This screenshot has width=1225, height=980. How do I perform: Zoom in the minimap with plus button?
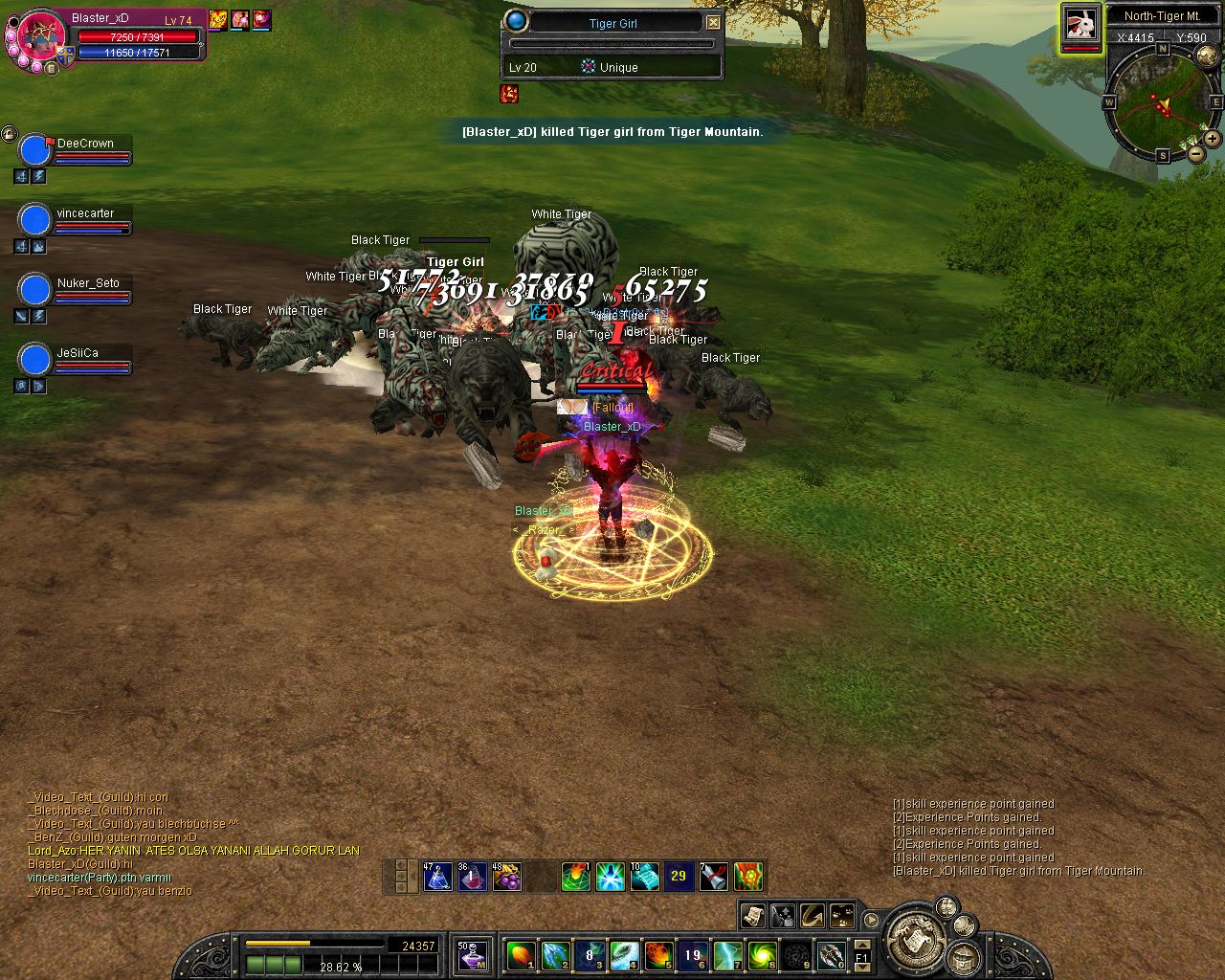point(1212,139)
